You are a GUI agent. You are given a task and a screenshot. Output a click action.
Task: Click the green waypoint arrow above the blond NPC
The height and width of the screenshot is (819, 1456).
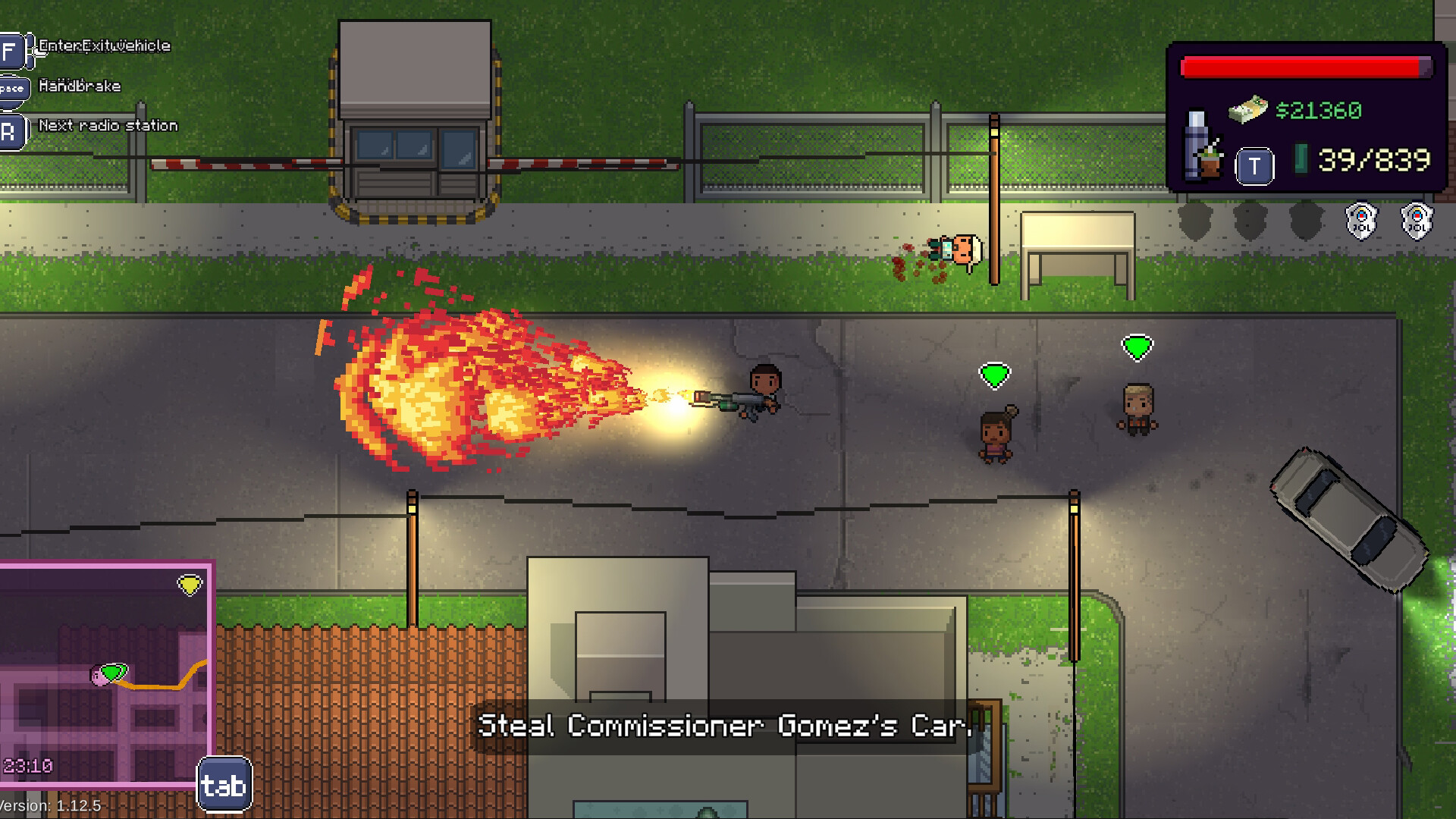(x=1137, y=346)
